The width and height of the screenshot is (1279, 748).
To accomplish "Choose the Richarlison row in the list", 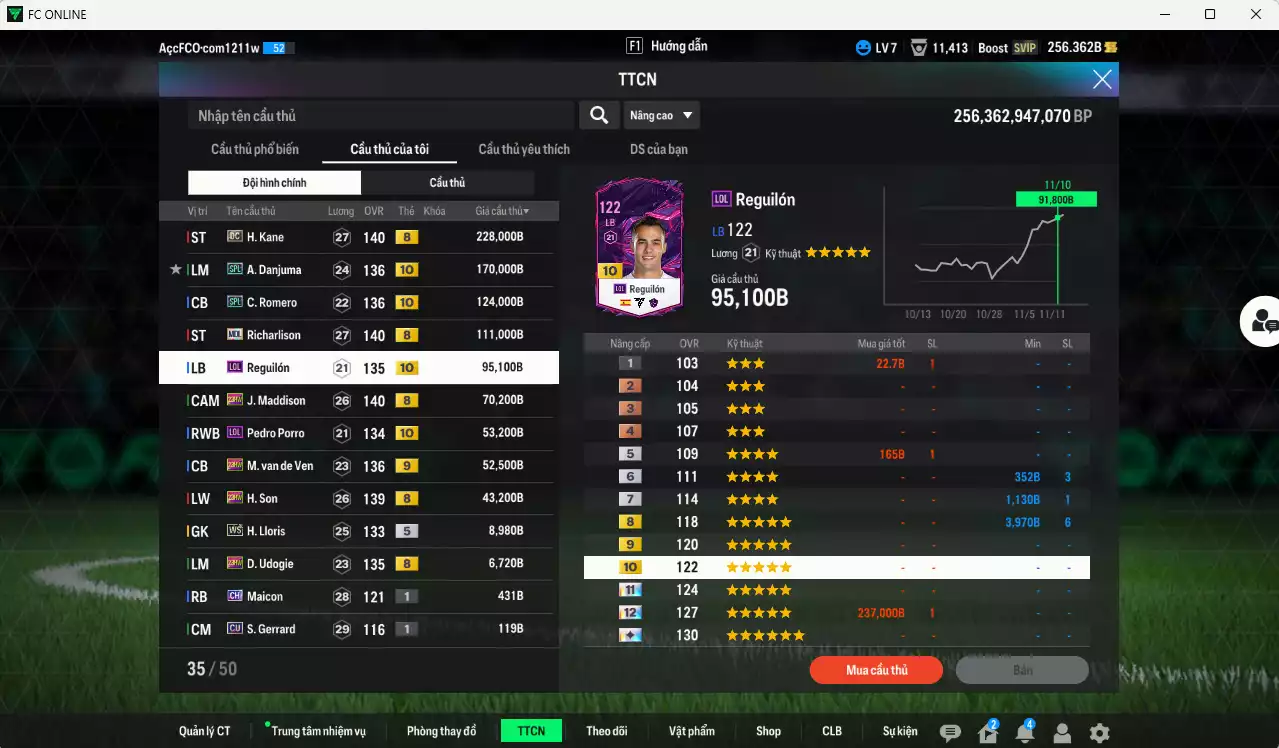I will (358, 335).
